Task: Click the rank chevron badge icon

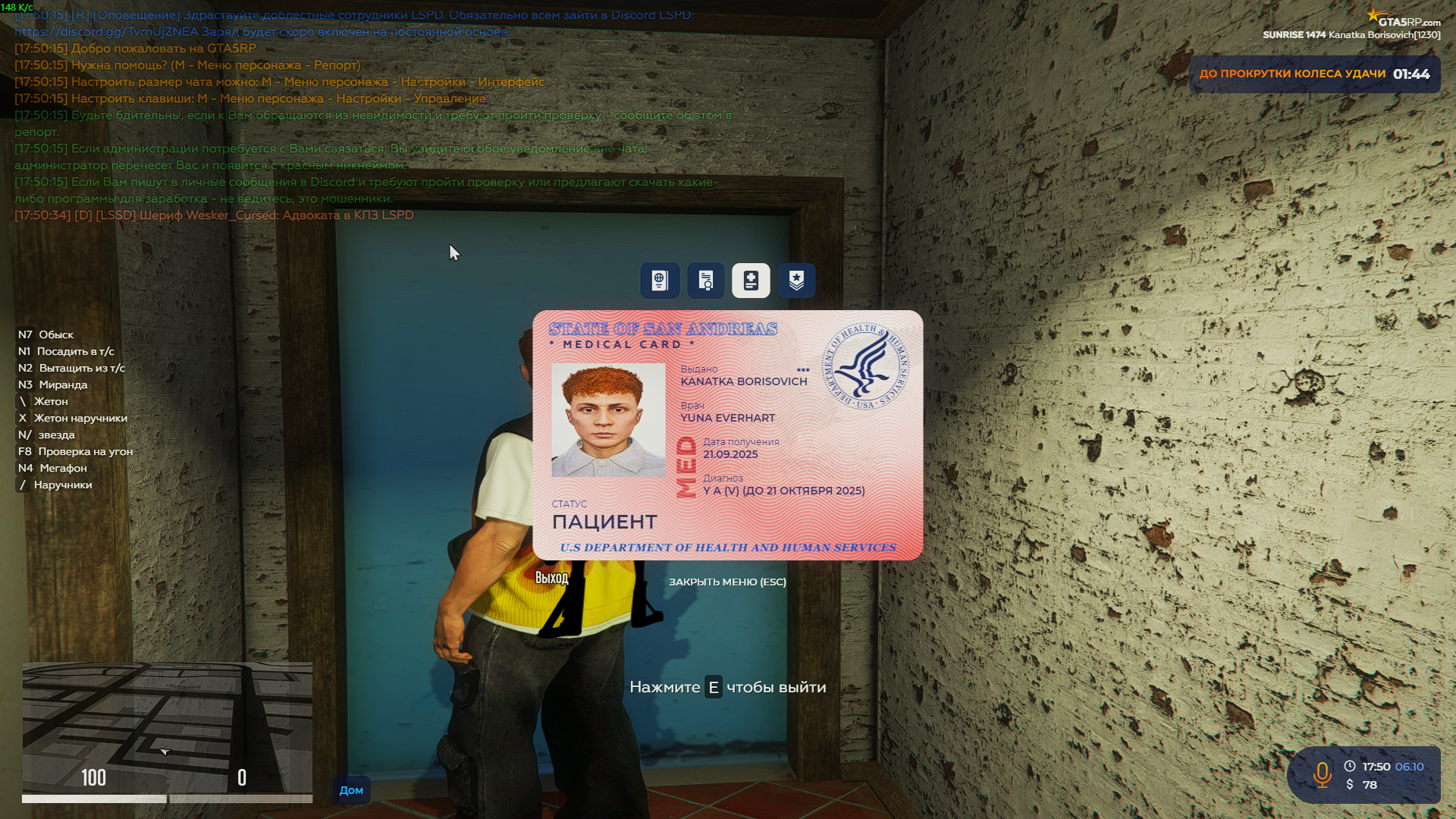Action: tap(795, 280)
